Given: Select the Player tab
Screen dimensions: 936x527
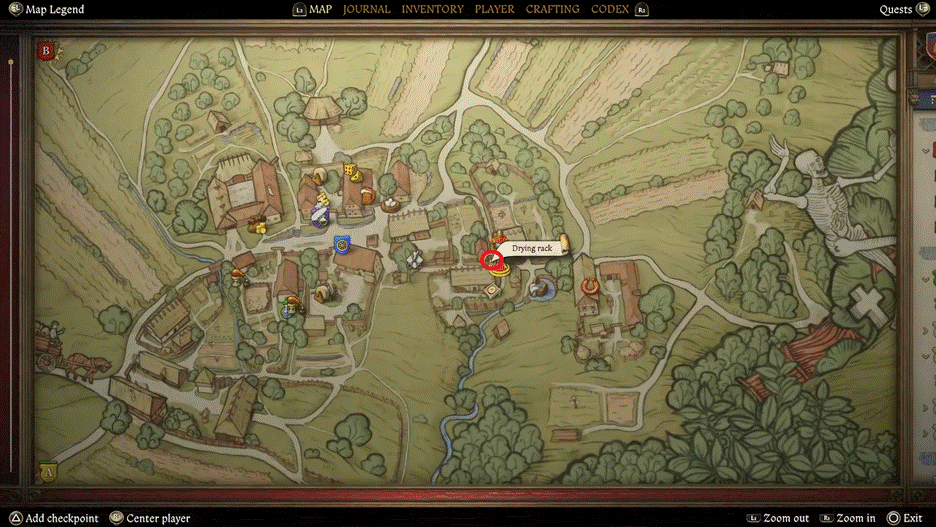Looking at the screenshot, I should (x=494, y=9).
